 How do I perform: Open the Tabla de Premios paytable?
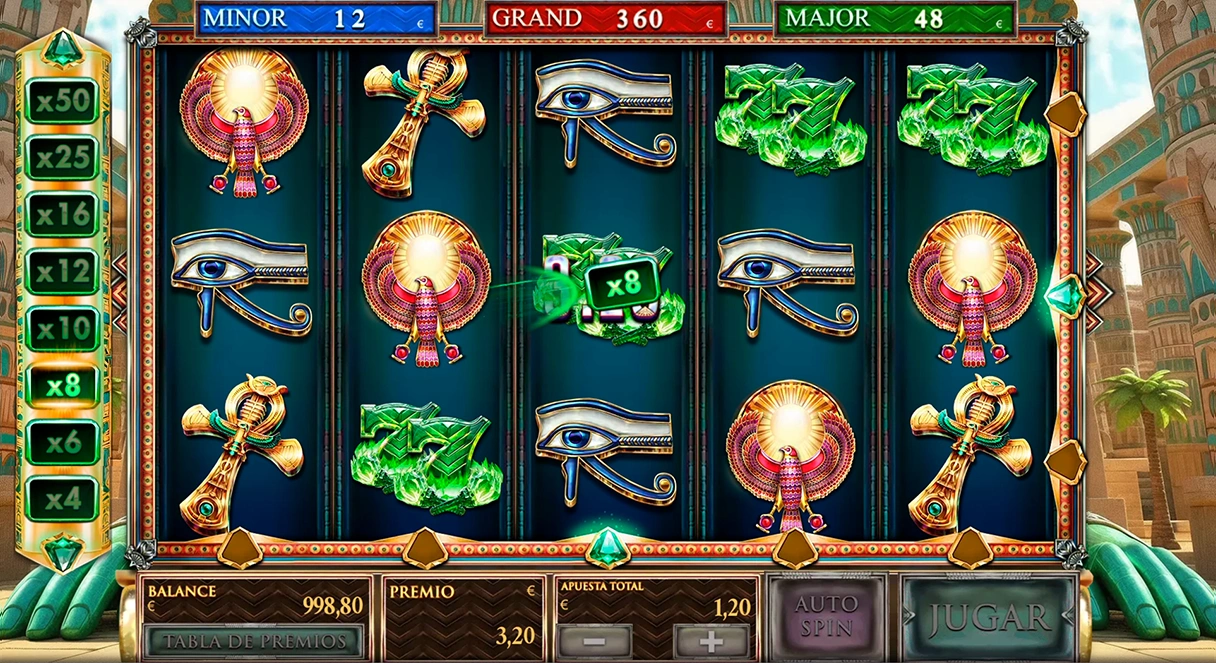pyautogui.click(x=254, y=641)
